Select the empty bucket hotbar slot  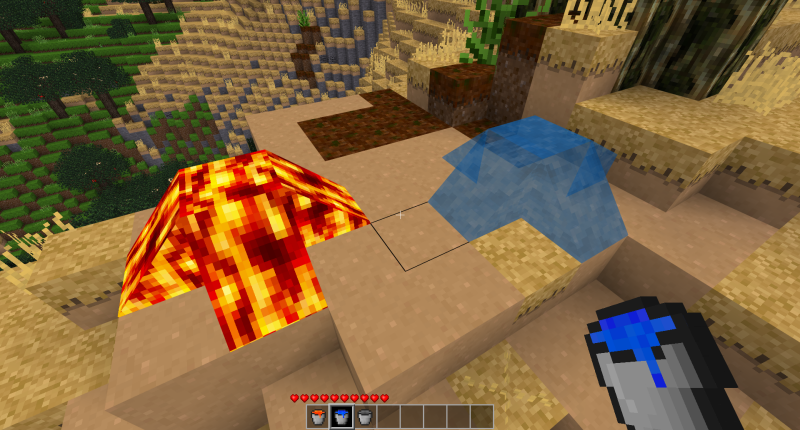pos(364,417)
